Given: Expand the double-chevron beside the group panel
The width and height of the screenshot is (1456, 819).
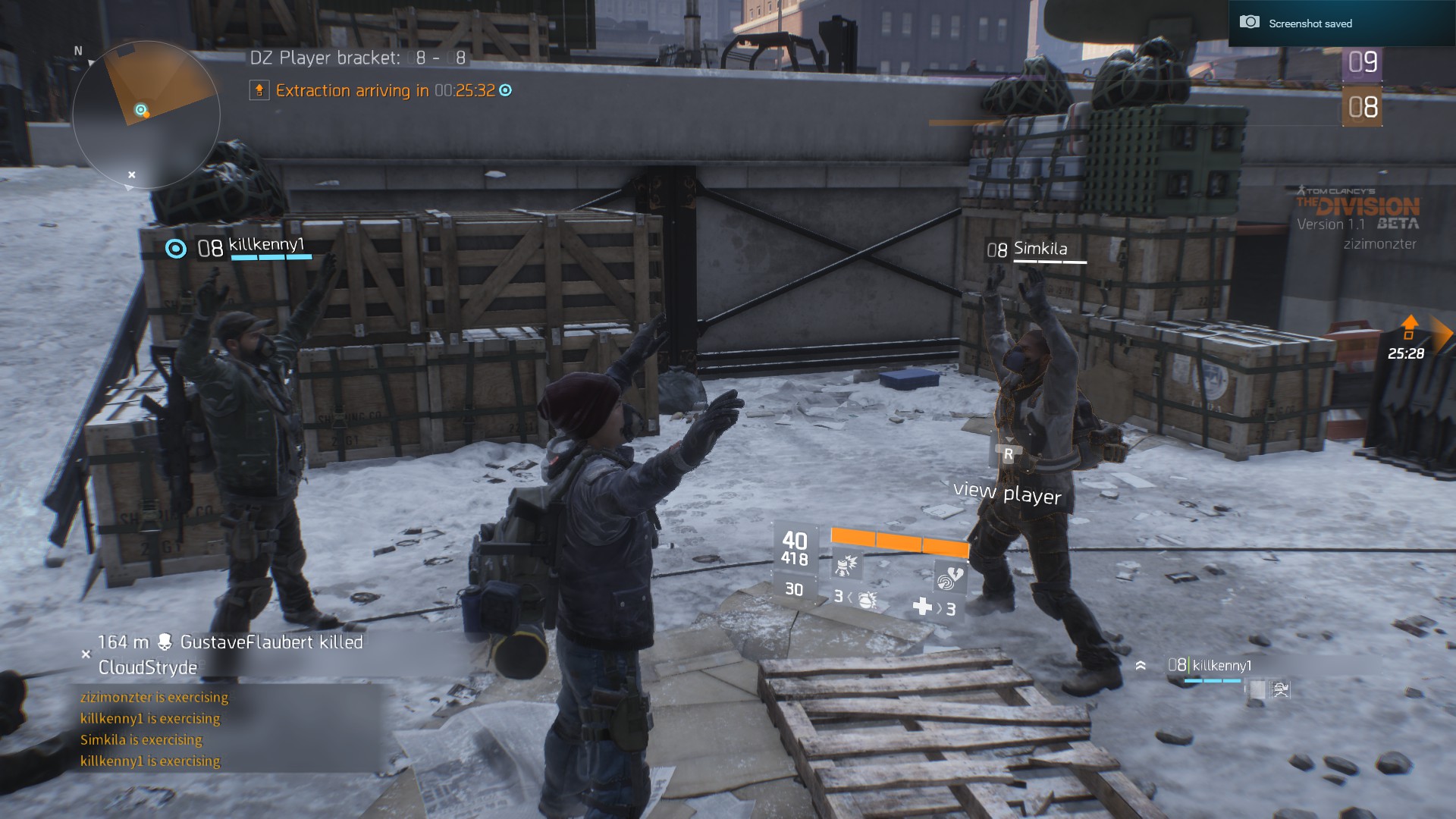Looking at the screenshot, I should click(1141, 666).
